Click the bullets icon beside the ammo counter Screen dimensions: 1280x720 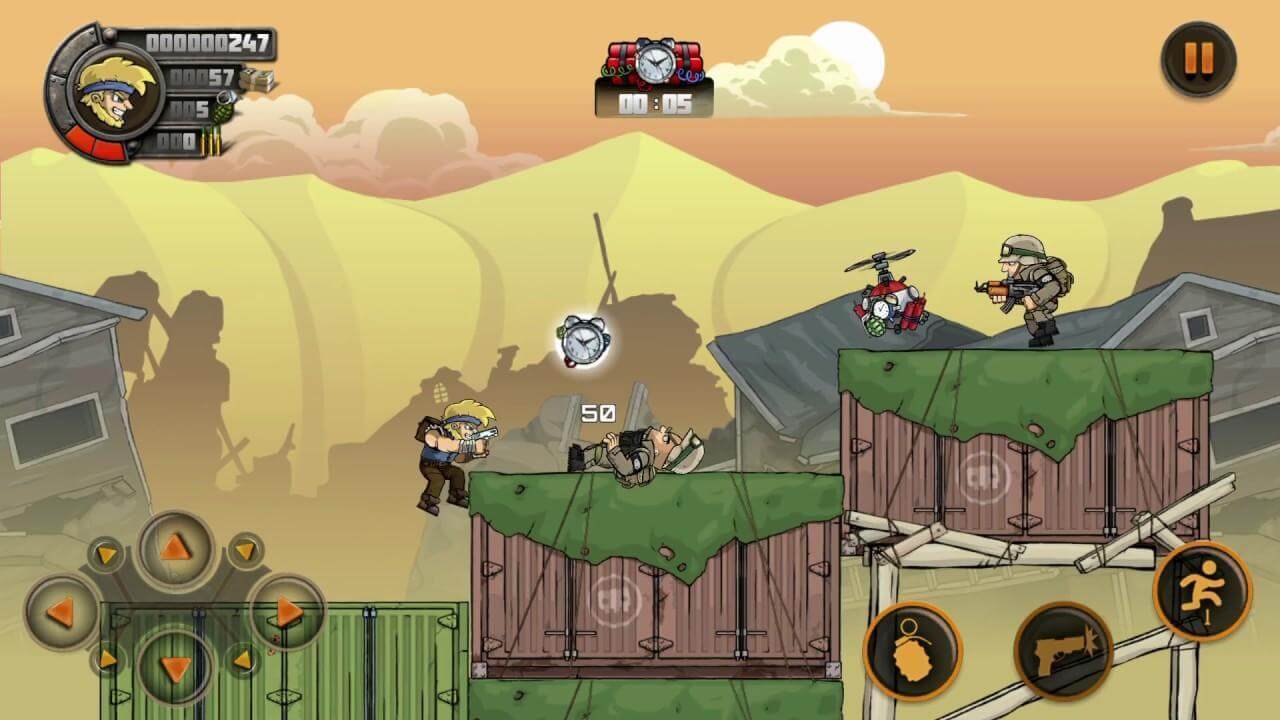(x=213, y=143)
